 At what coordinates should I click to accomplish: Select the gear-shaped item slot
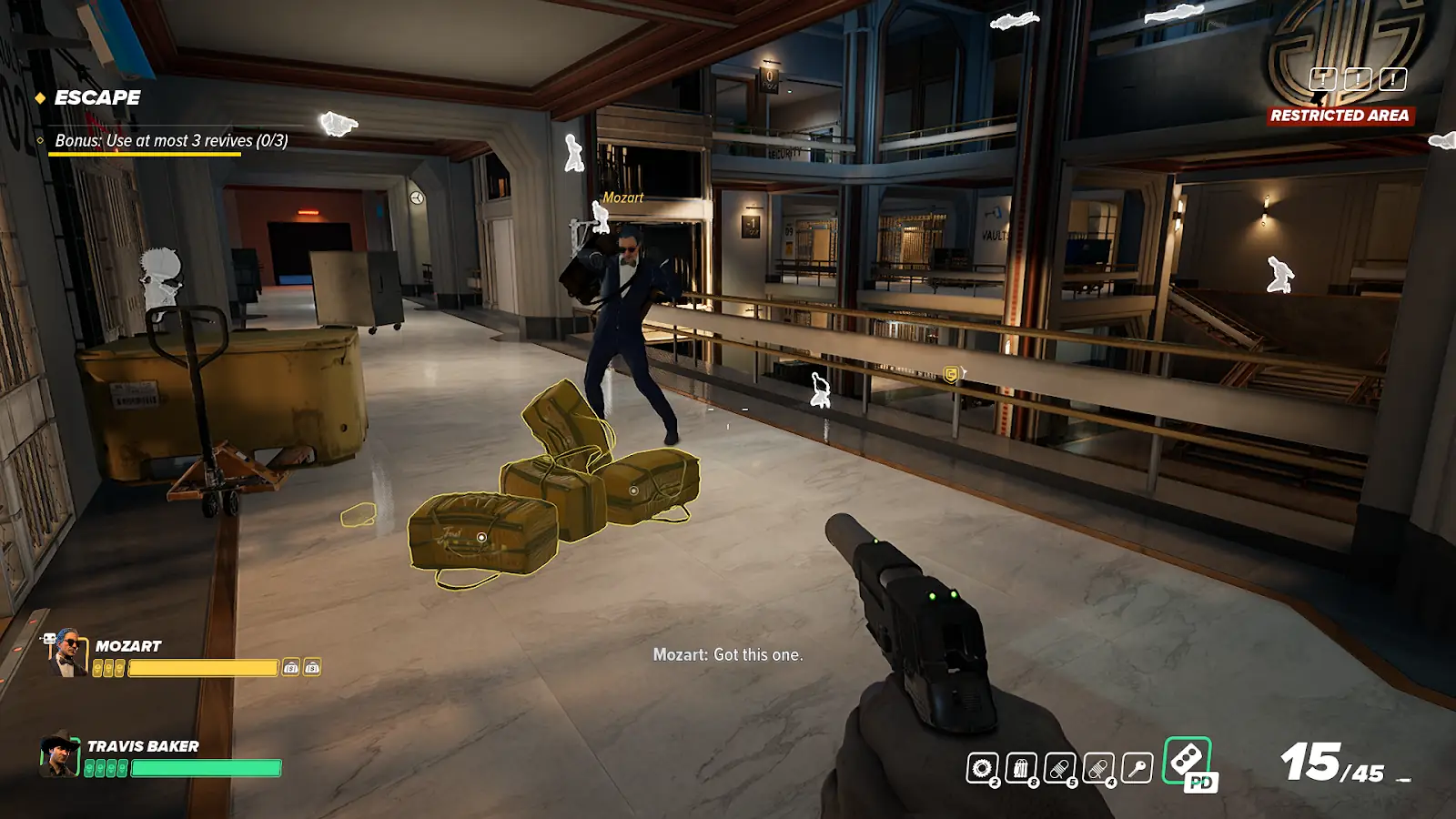pos(982,769)
